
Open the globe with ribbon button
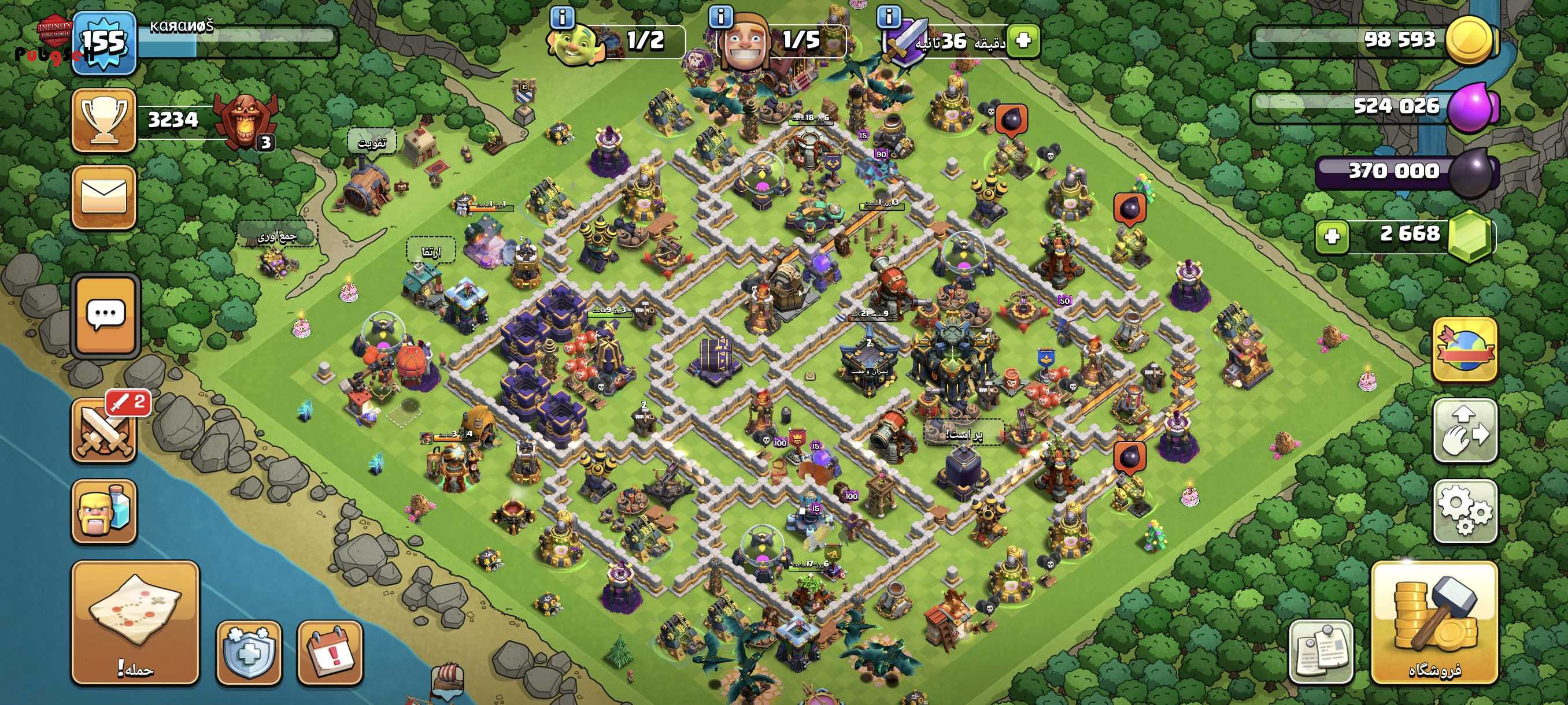(x=1465, y=350)
